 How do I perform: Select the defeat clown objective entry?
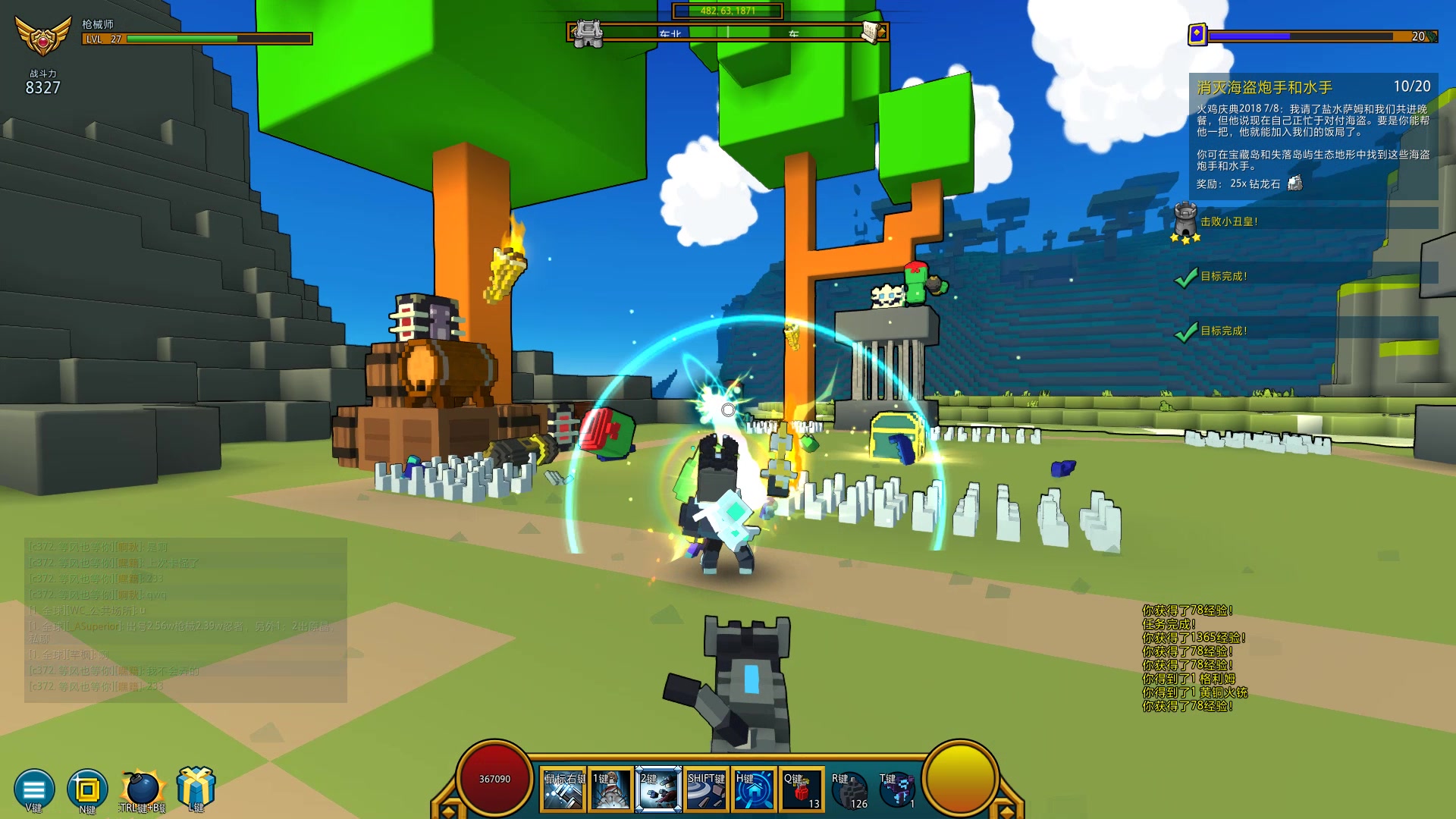(1228, 221)
